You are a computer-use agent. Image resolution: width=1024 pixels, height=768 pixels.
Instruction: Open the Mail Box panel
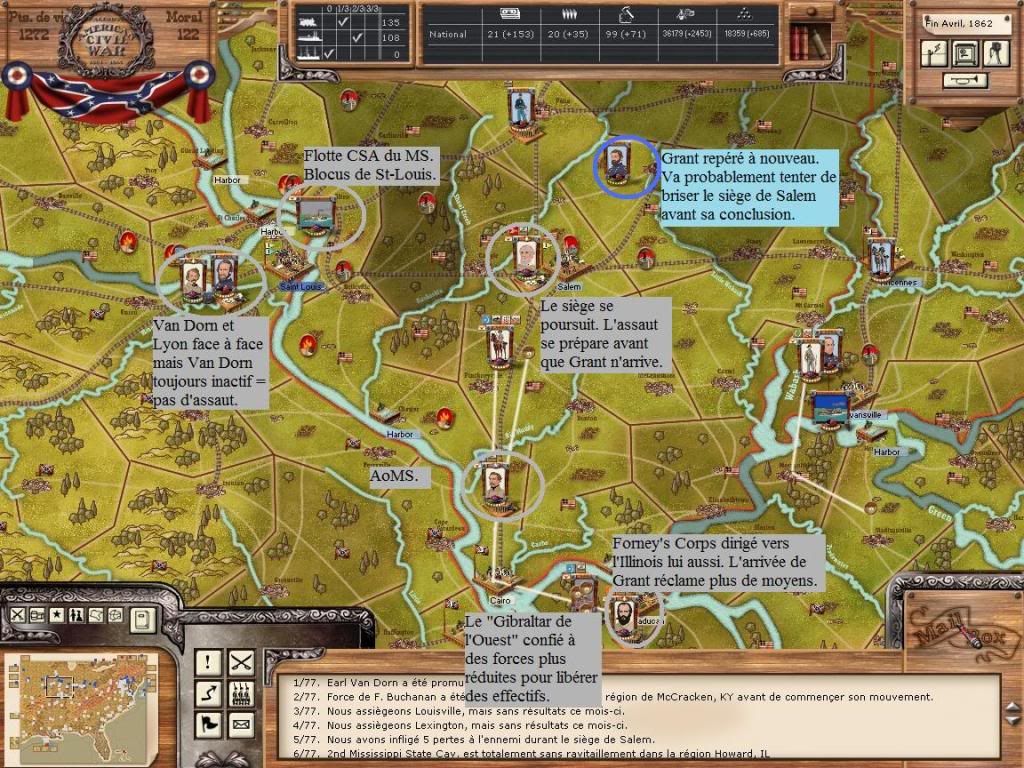coord(960,633)
